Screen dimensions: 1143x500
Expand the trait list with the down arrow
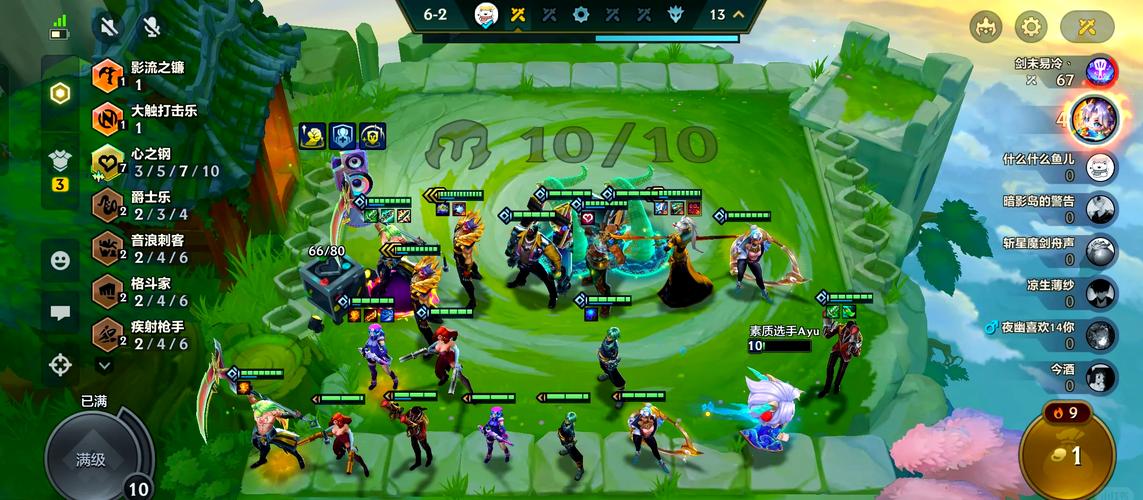104,366
